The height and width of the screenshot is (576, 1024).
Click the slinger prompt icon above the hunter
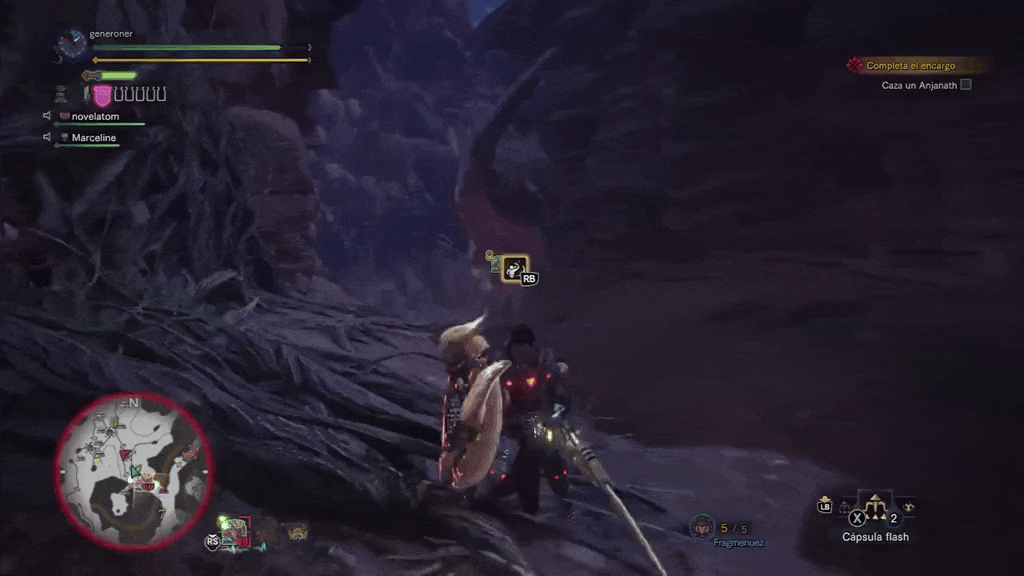pyautogui.click(x=515, y=267)
